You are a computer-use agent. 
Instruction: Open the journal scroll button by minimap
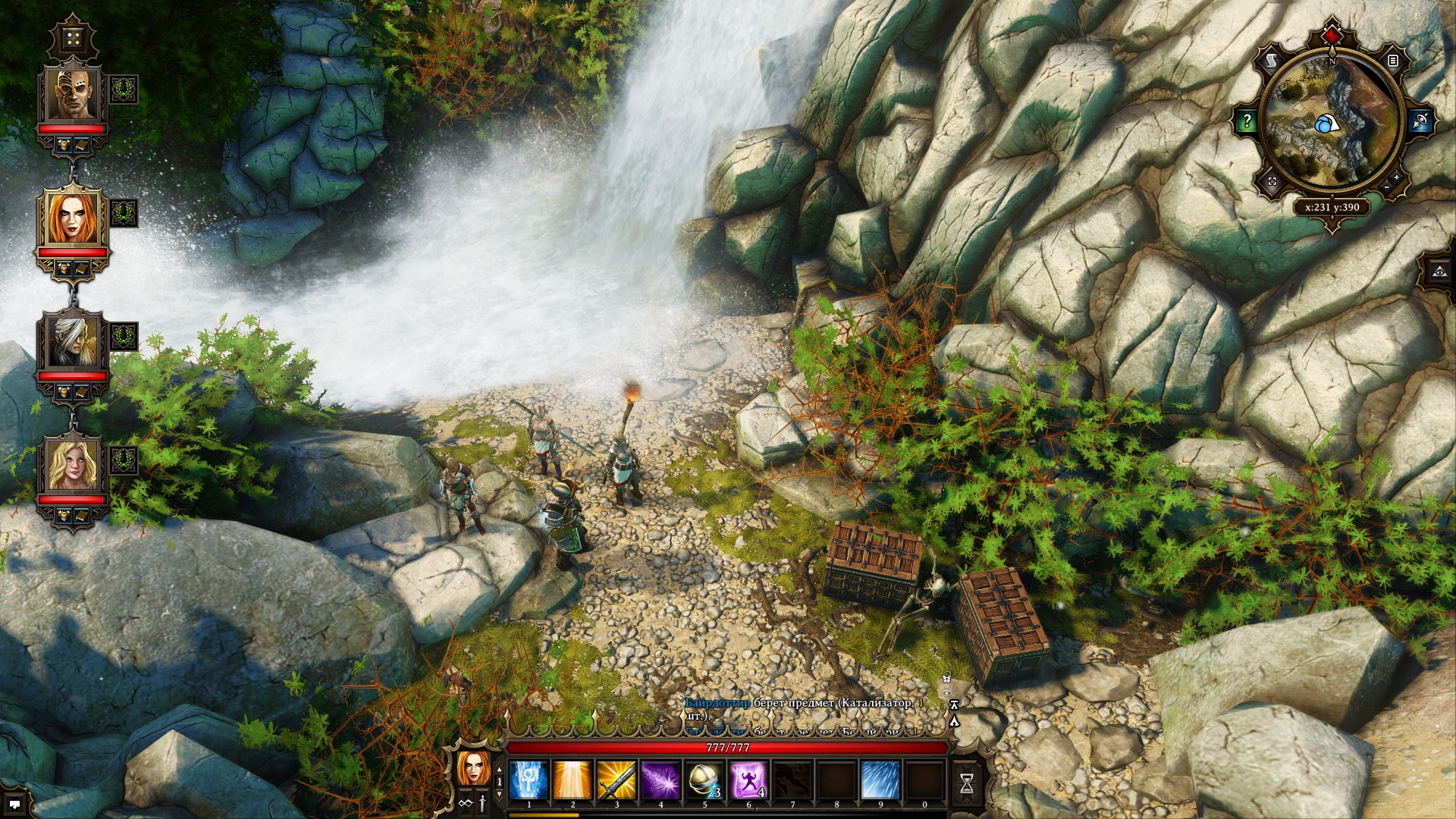(1272, 60)
